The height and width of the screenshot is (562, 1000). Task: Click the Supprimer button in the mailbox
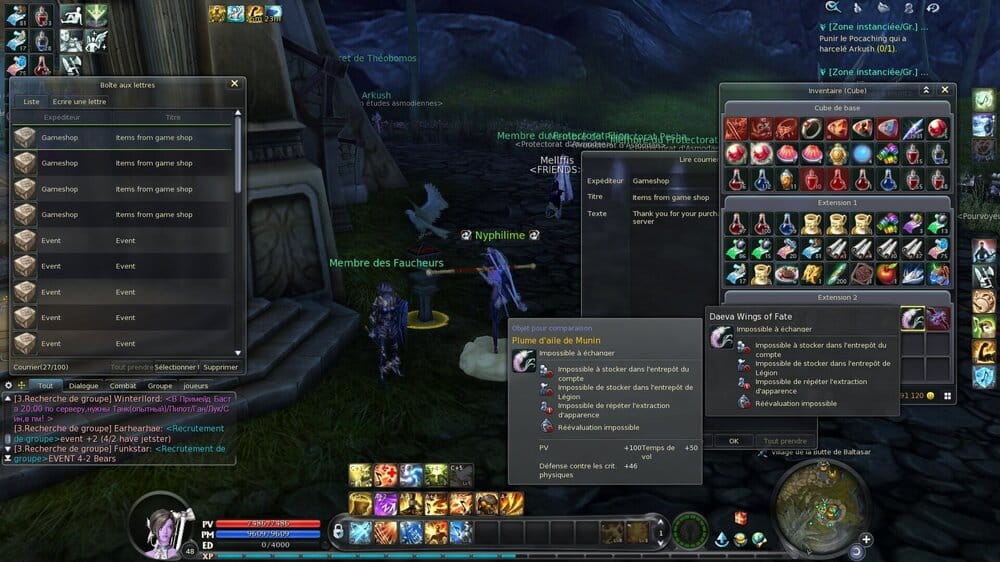pos(221,367)
